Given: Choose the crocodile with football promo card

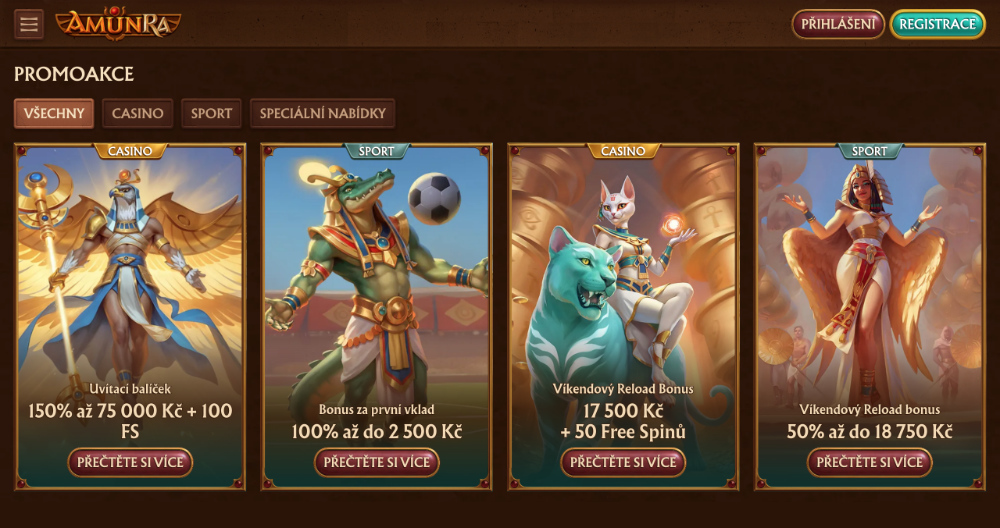Looking at the screenshot, I should coord(377,270).
